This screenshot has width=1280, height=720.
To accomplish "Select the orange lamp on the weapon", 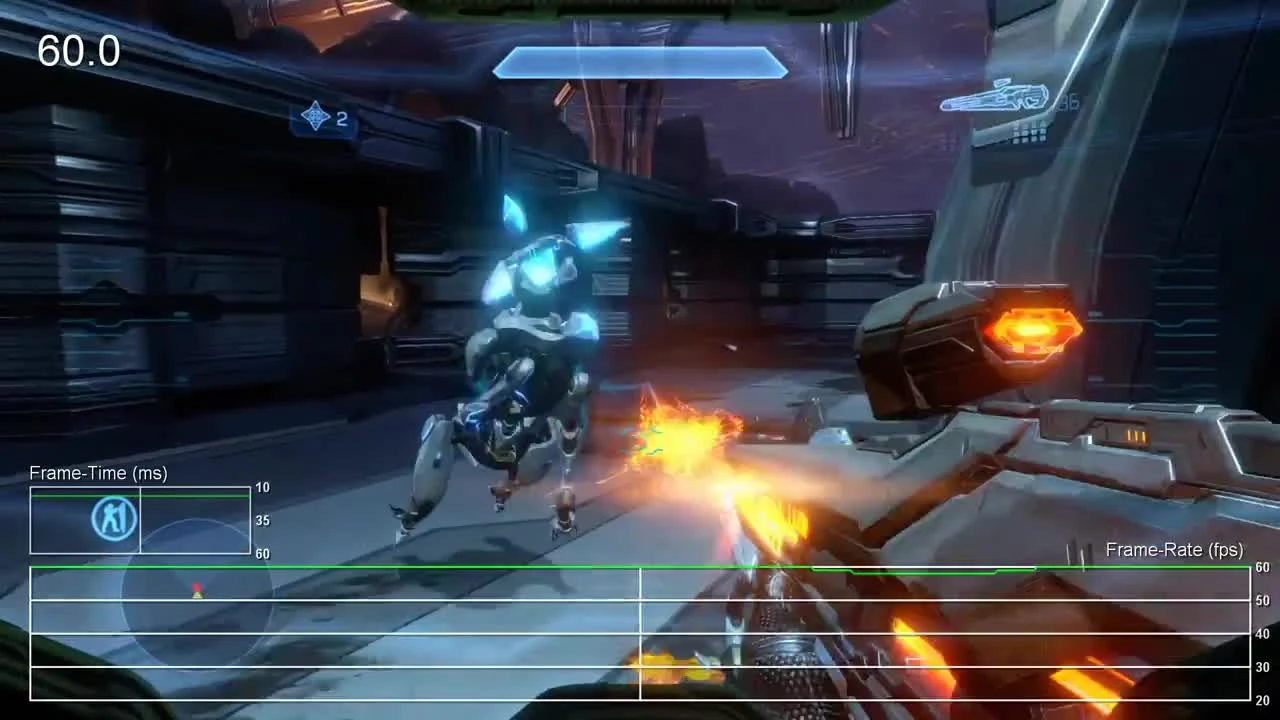I will tap(1032, 329).
